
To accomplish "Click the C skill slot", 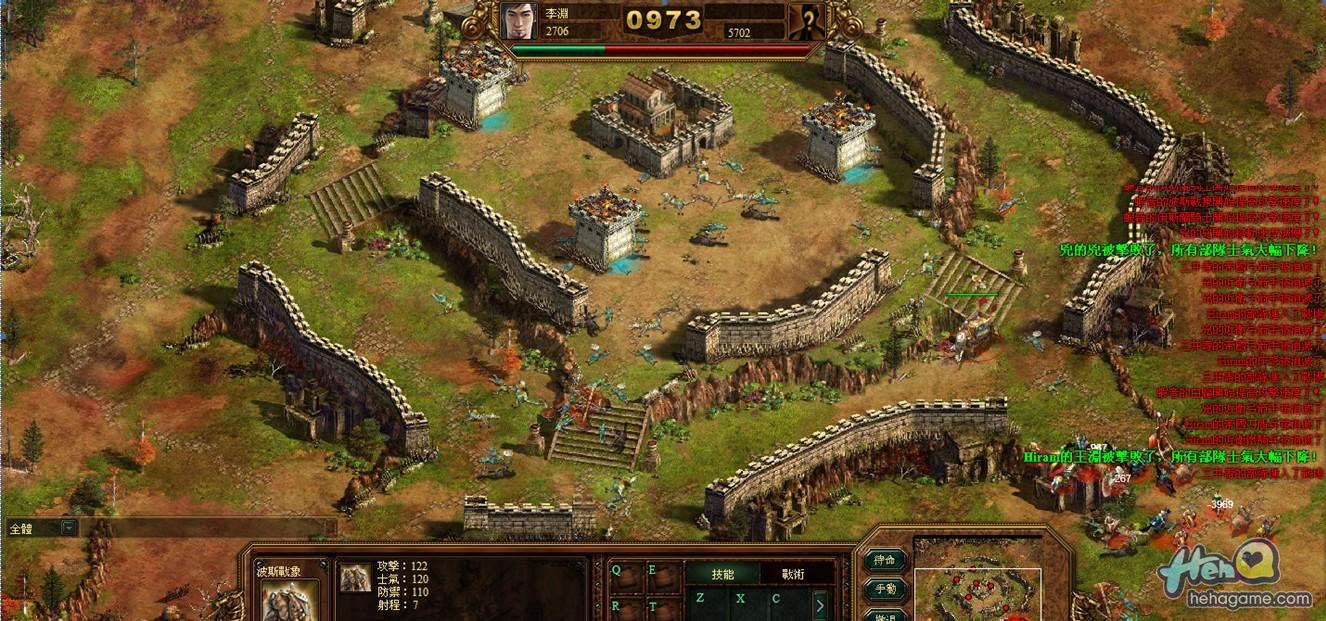I will pos(776,599).
